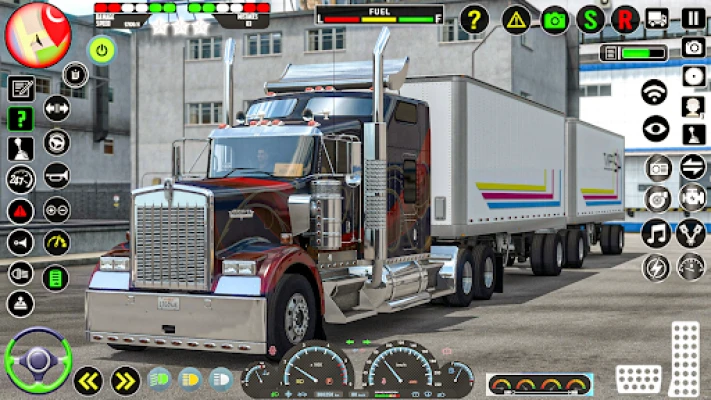Viewport: 711px width, 400px height.
Task: Open the yellow question mark help
Action: coord(474,18)
